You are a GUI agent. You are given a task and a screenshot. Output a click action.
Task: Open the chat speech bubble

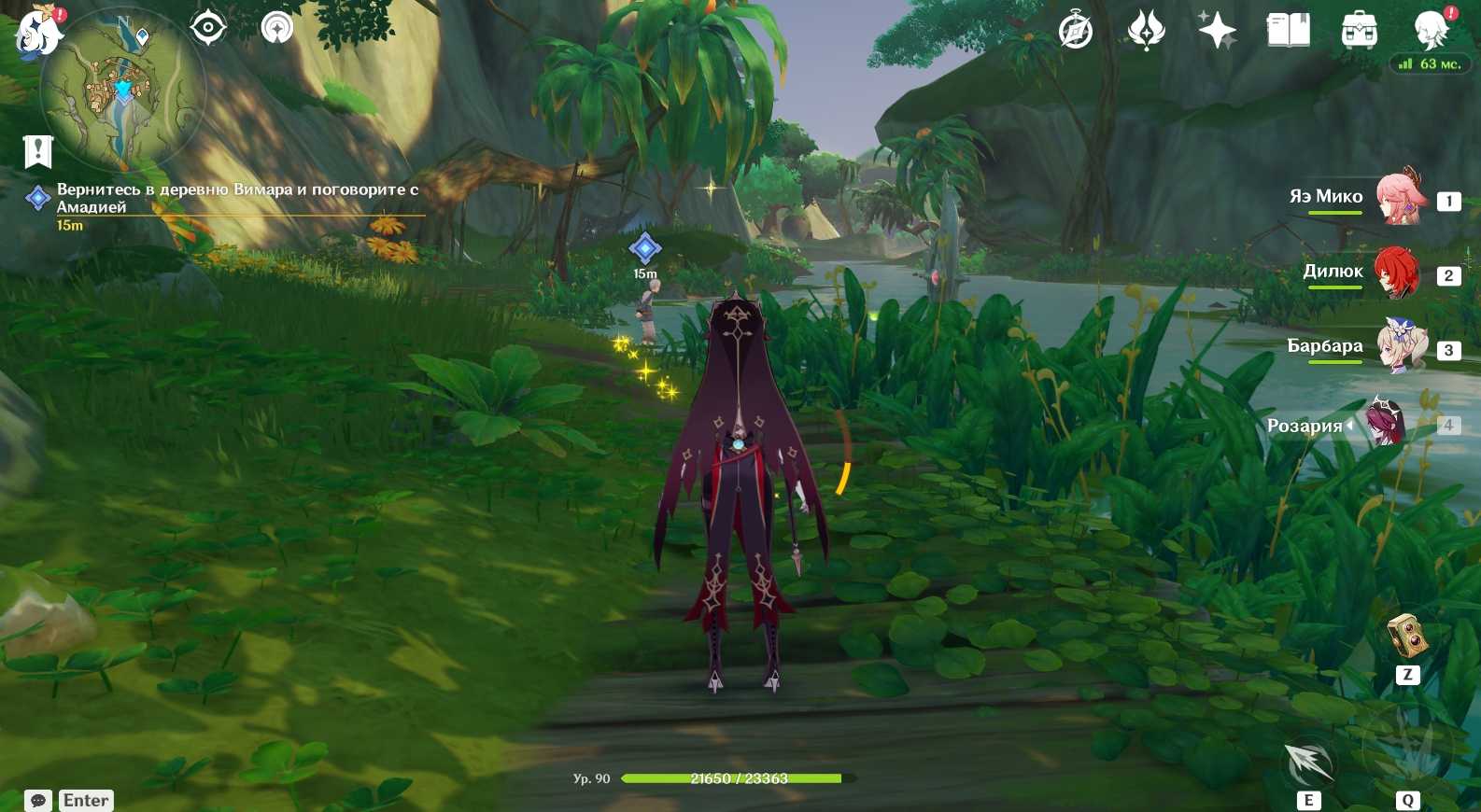[x=38, y=800]
